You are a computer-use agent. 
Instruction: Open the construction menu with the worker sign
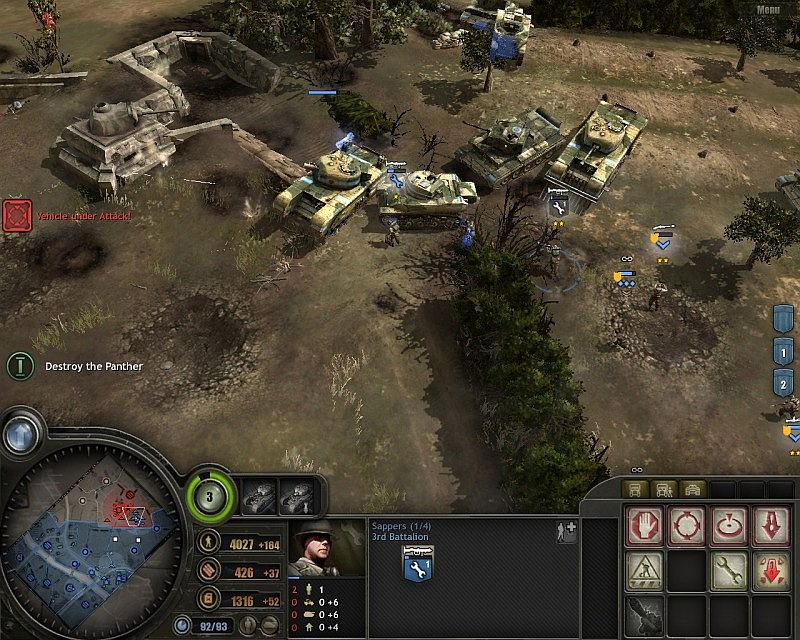tap(644, 569)
